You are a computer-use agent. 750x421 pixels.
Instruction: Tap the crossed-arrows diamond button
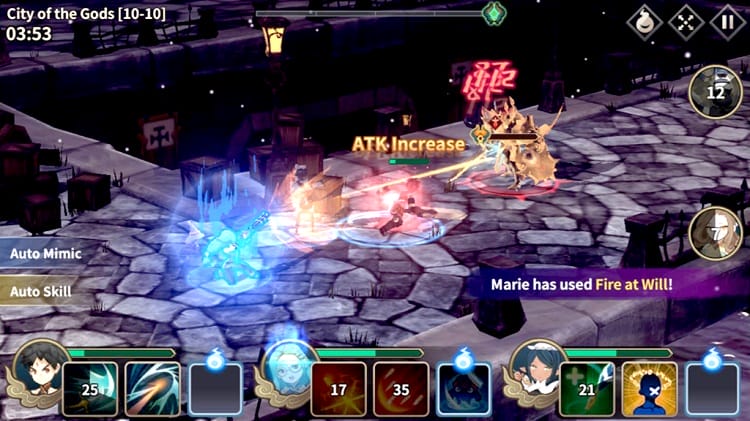[685, 21]
